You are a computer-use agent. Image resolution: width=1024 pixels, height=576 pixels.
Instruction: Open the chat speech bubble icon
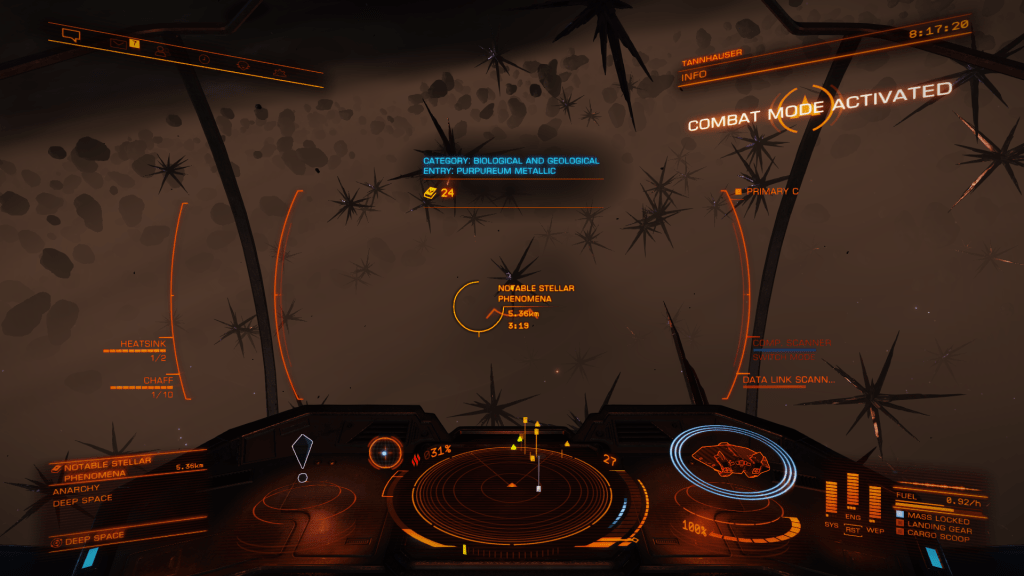coord(70,35)
